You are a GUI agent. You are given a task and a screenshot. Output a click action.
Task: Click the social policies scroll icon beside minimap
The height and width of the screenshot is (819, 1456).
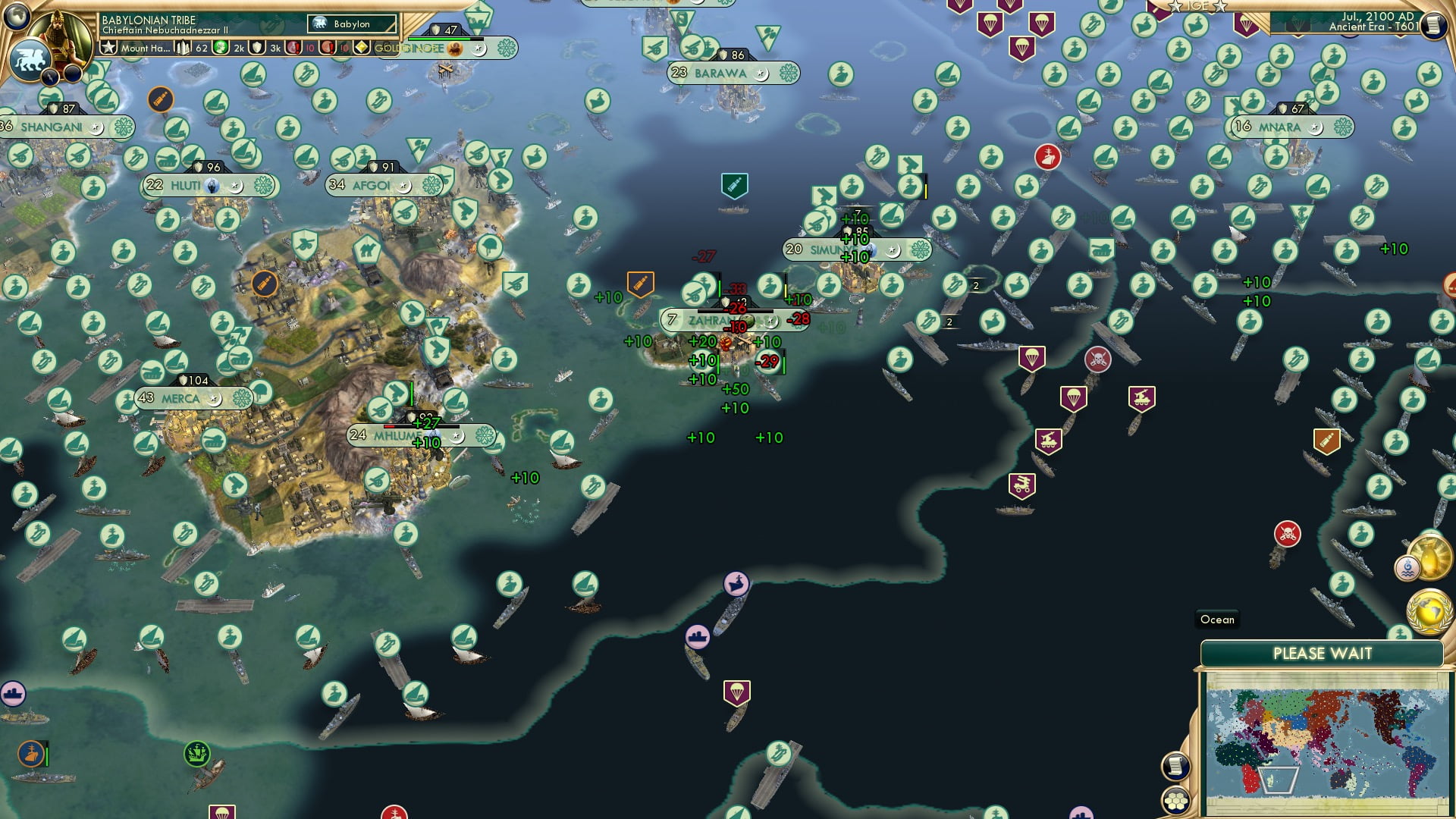1177,765
